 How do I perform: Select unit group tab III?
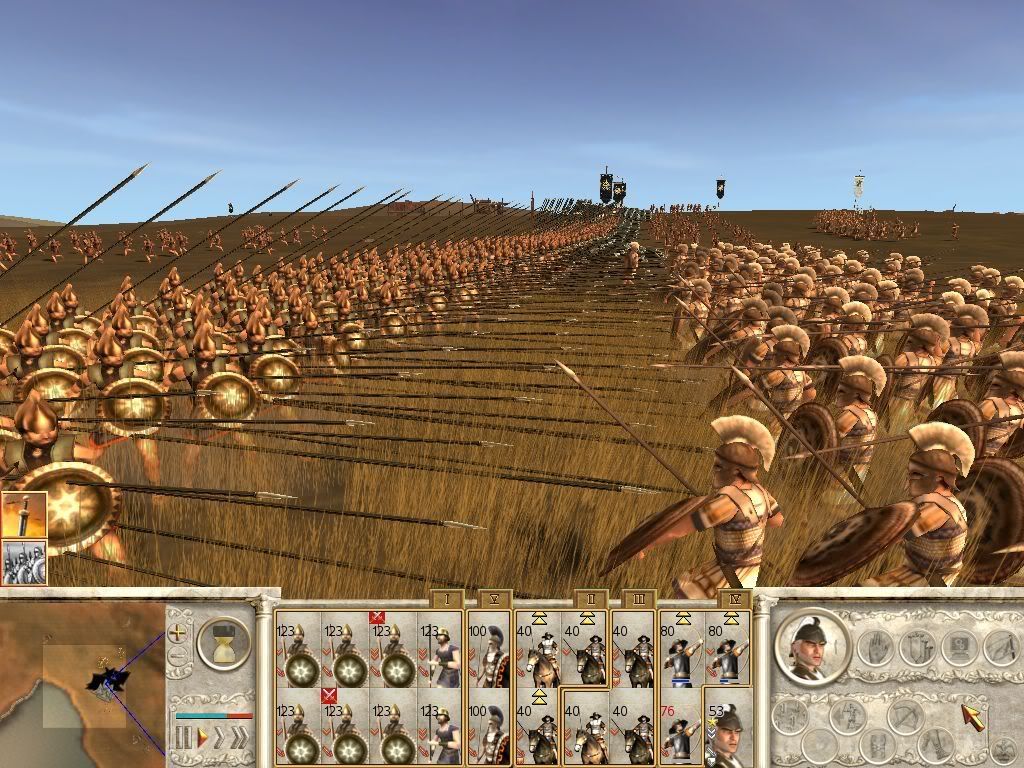click(639, 599)
